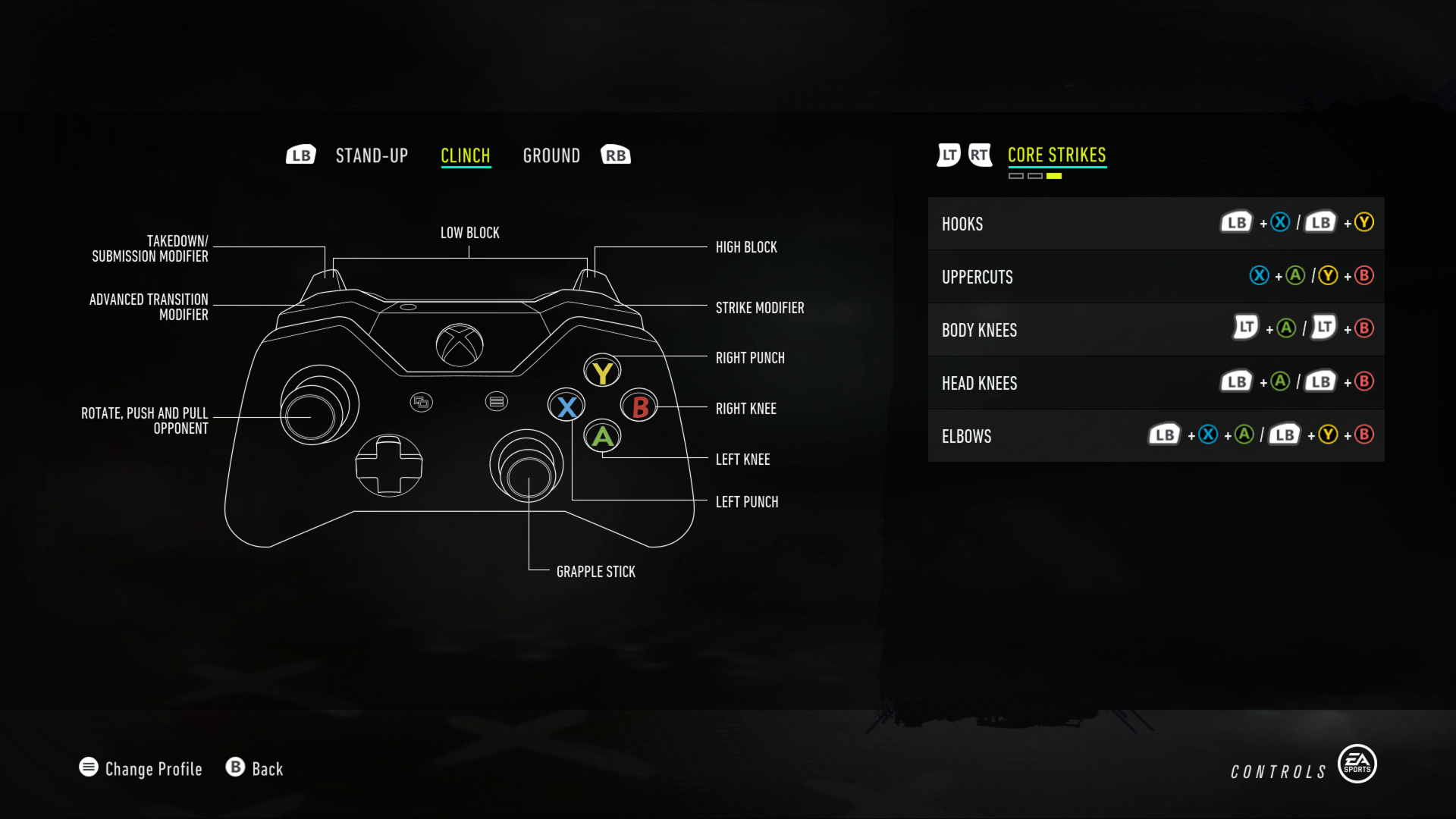Select the second page indicator under CORE STRIKES

tap(1036, 174)
